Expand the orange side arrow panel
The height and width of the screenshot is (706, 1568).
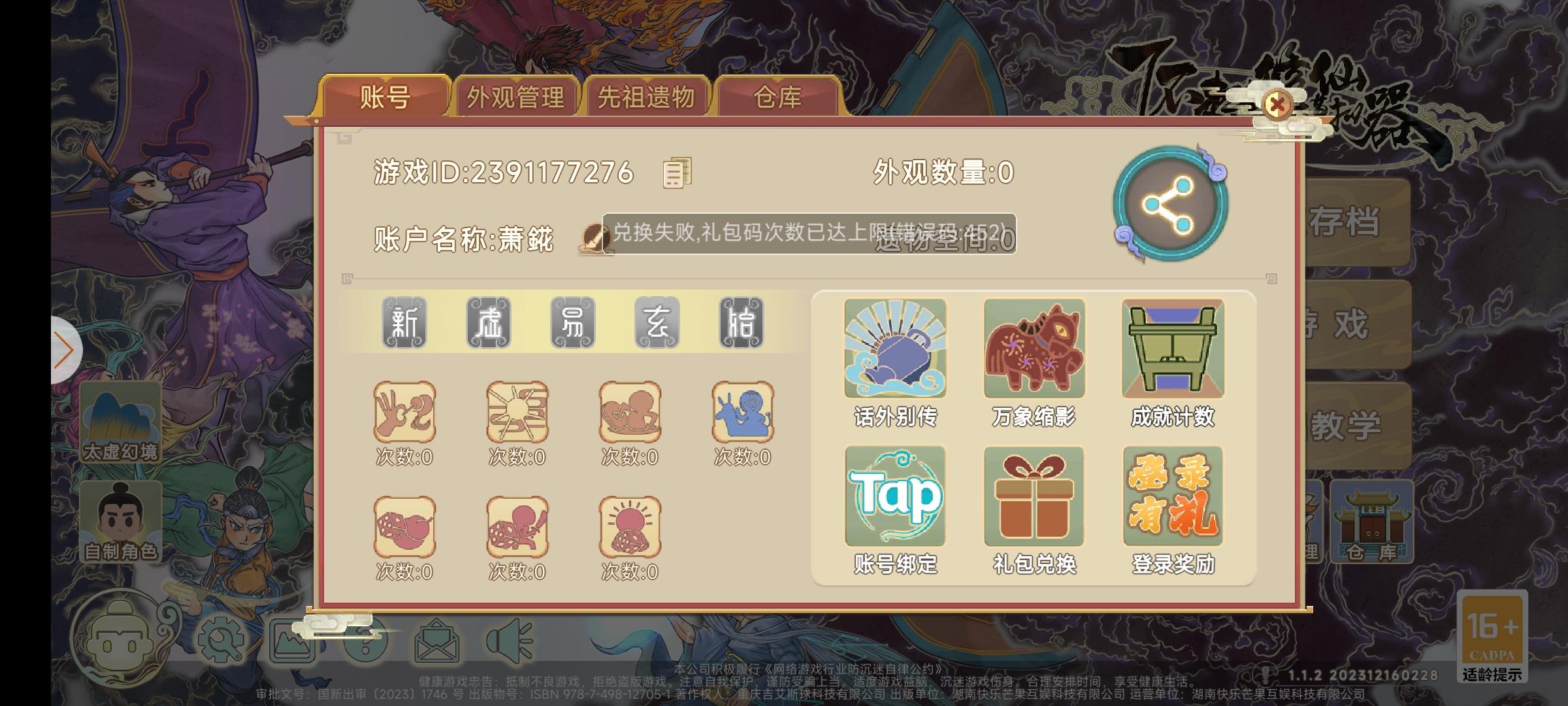pos(62,351)
